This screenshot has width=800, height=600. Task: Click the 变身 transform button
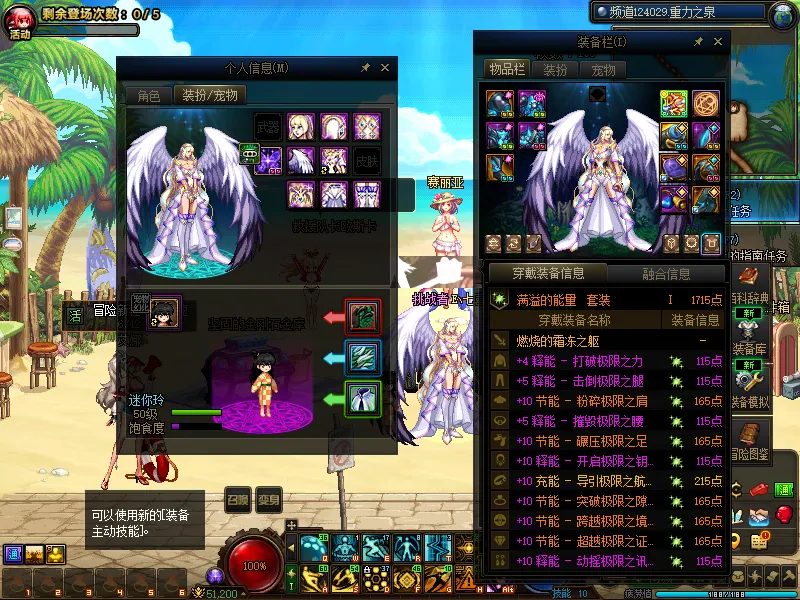pyautogui.click(x=268, y=500)
